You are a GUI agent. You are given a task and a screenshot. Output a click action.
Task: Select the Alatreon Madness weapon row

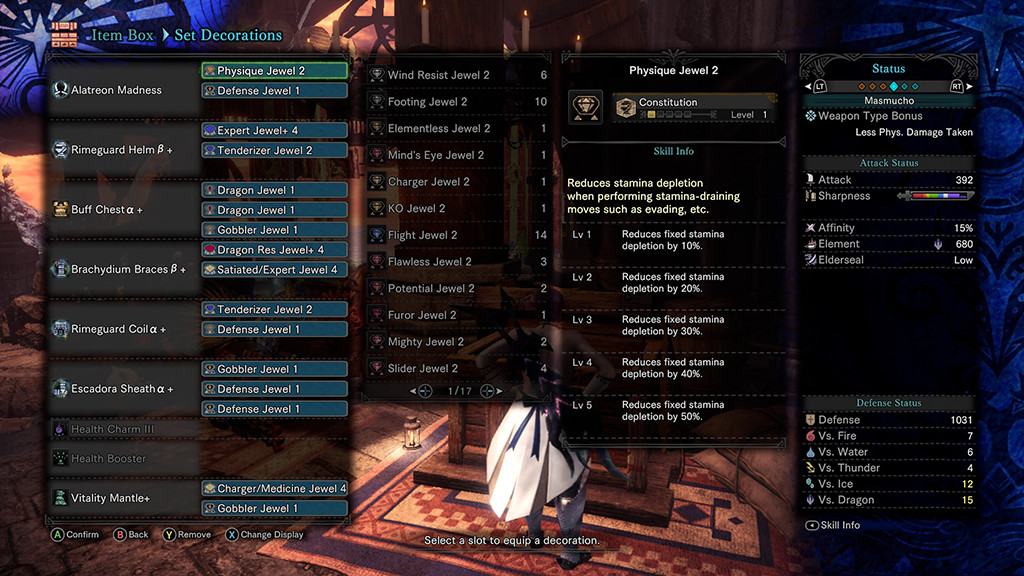pos(116,90)
